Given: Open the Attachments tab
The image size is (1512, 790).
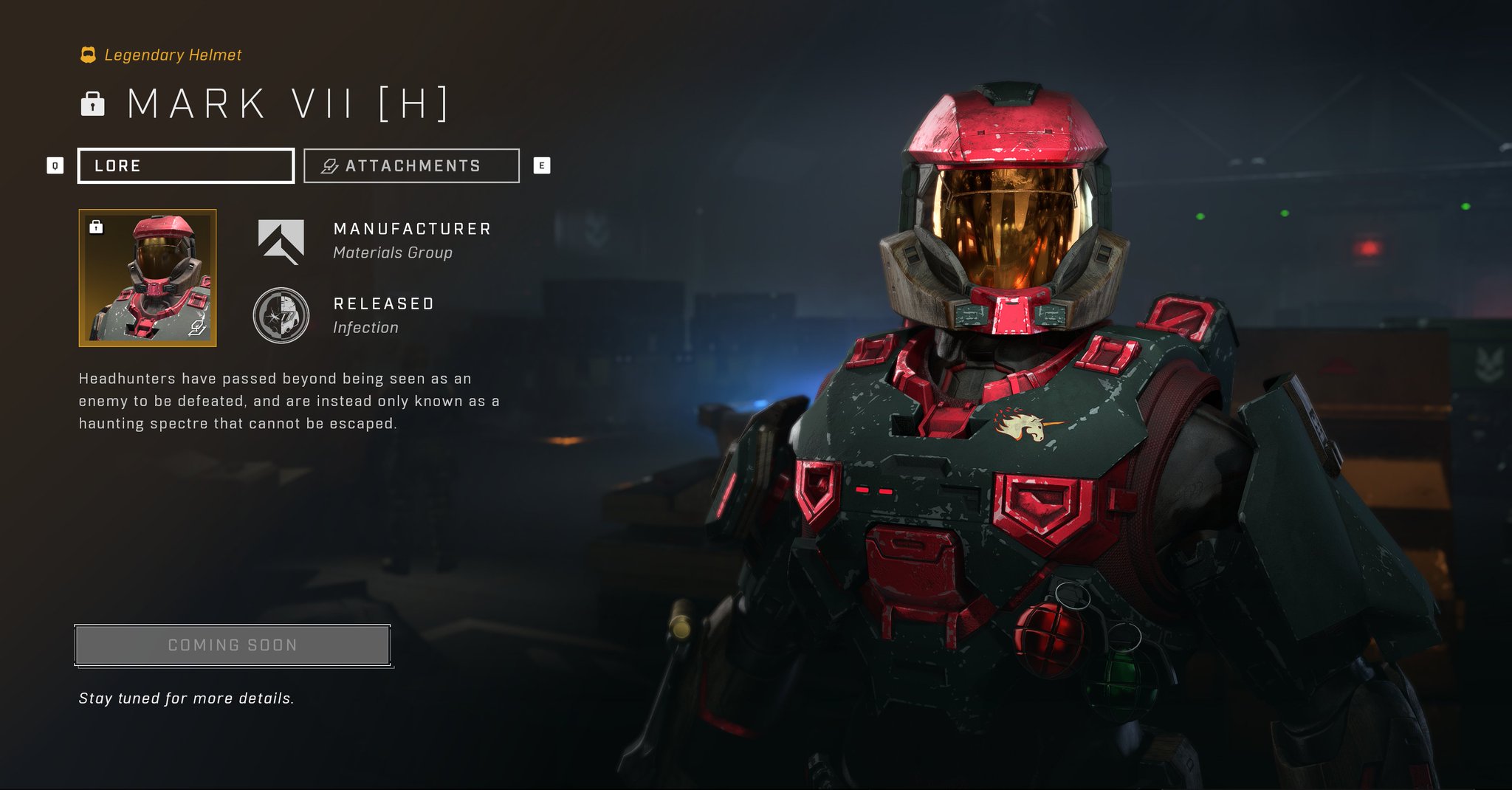Looking at the screenshot, I should 411,165.
